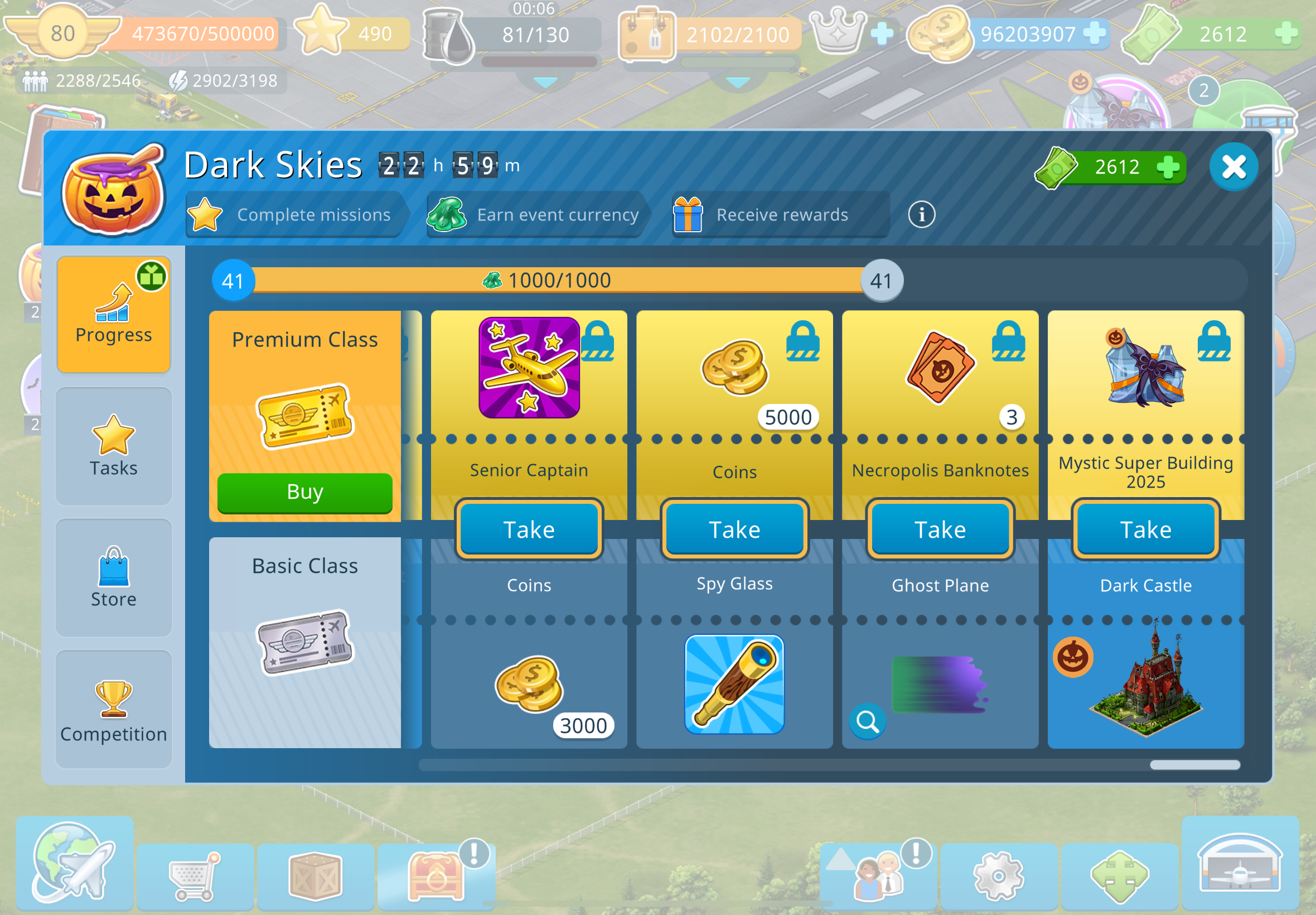Screen dimensions: 1316x915
Task: Select the Progress tab
Action: (x=113, y=314)
